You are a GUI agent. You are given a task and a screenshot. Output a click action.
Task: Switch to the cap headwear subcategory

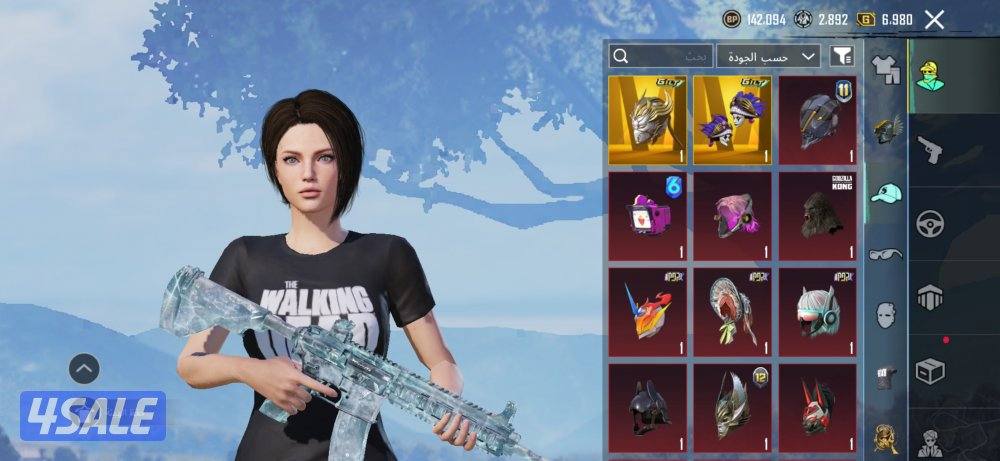pos(886,192)
